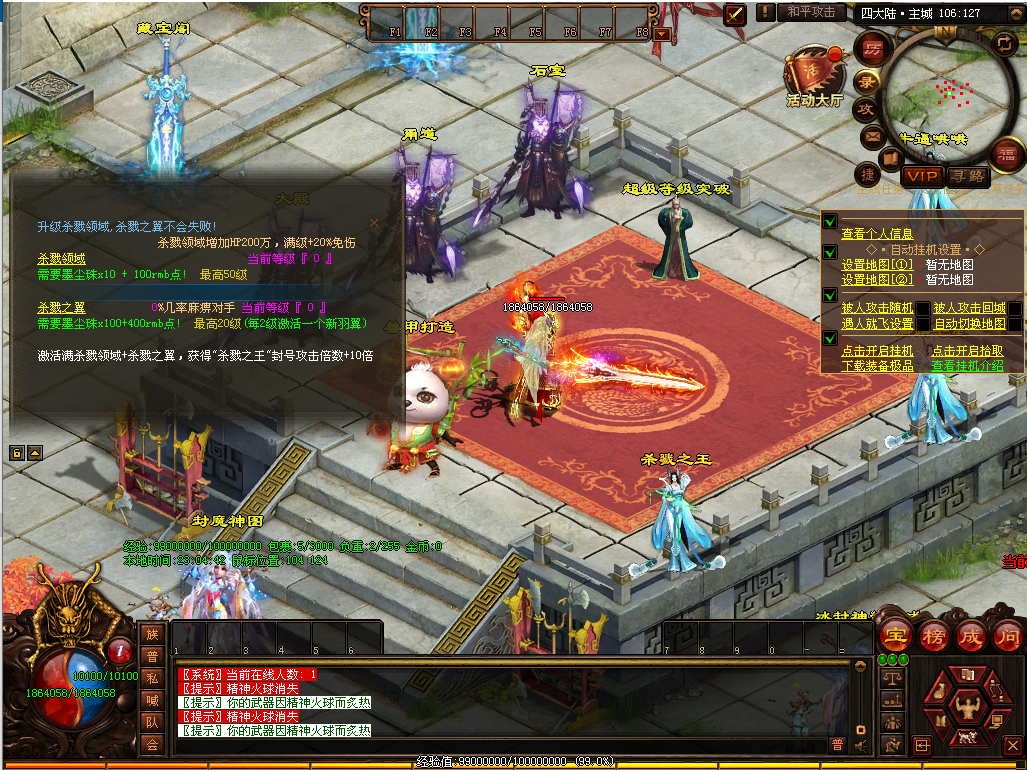Open the 福 welfare round button
Viewport: 1027px width, 770px height.
coord(1007,154)
